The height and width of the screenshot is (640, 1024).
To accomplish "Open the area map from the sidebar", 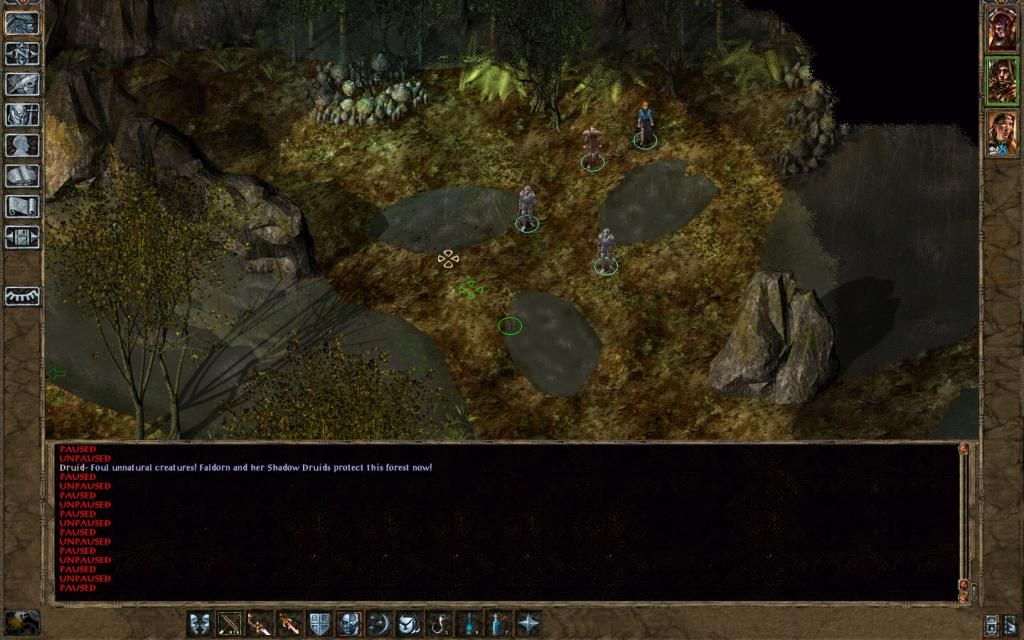I will 22,53.
